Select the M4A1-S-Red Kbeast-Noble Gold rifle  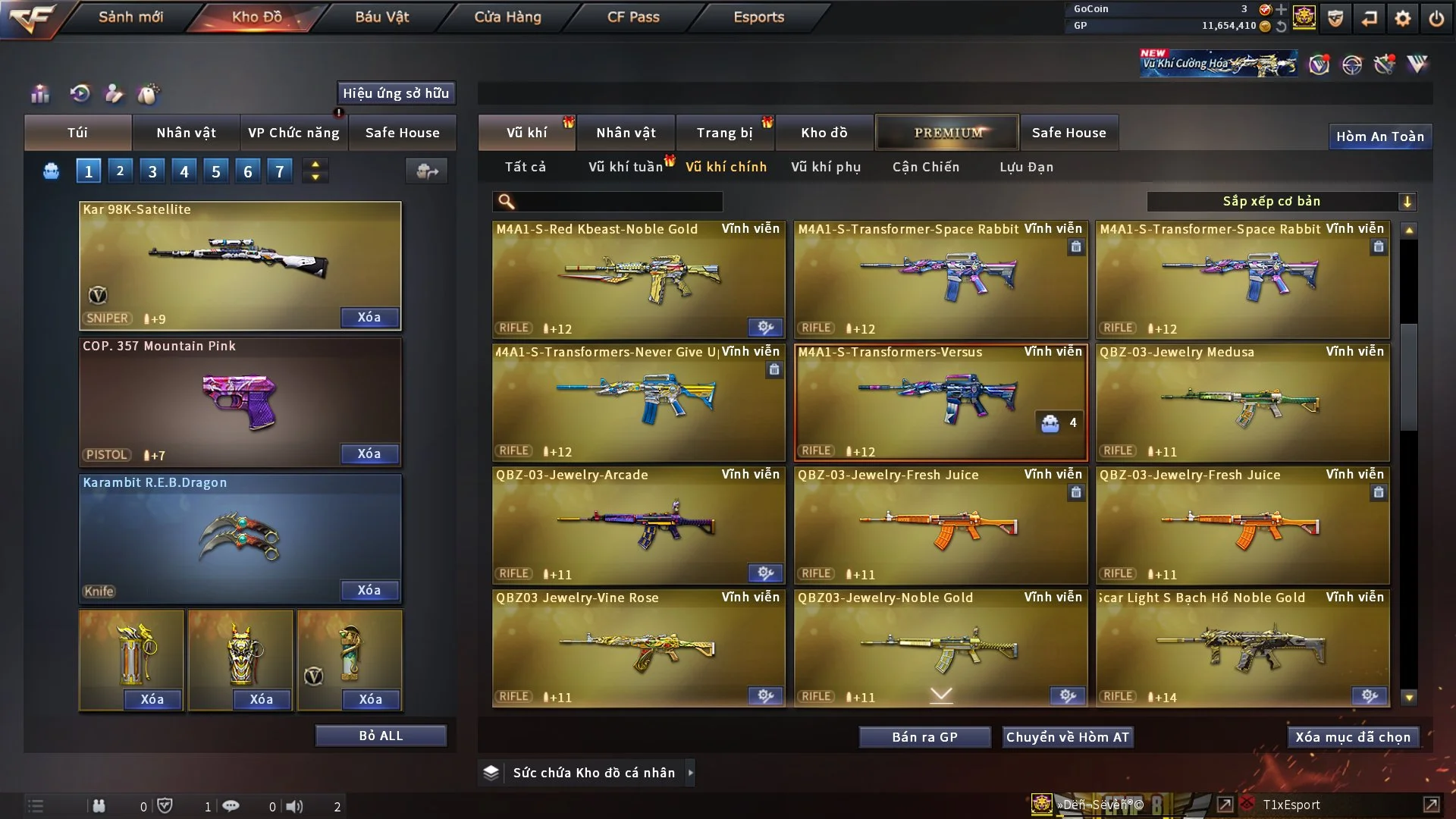(639, 281)
